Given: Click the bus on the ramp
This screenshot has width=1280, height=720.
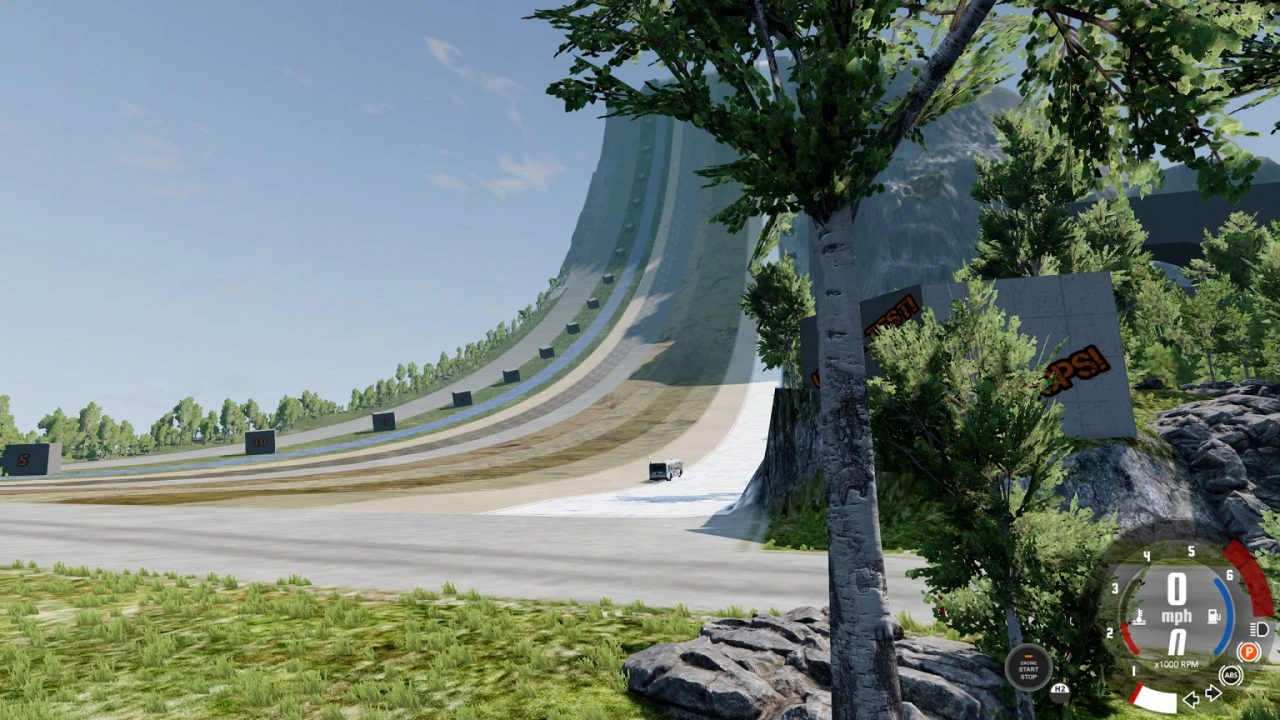Looking at the screenshot, I should pyautogui.click(x=663, y=468).
